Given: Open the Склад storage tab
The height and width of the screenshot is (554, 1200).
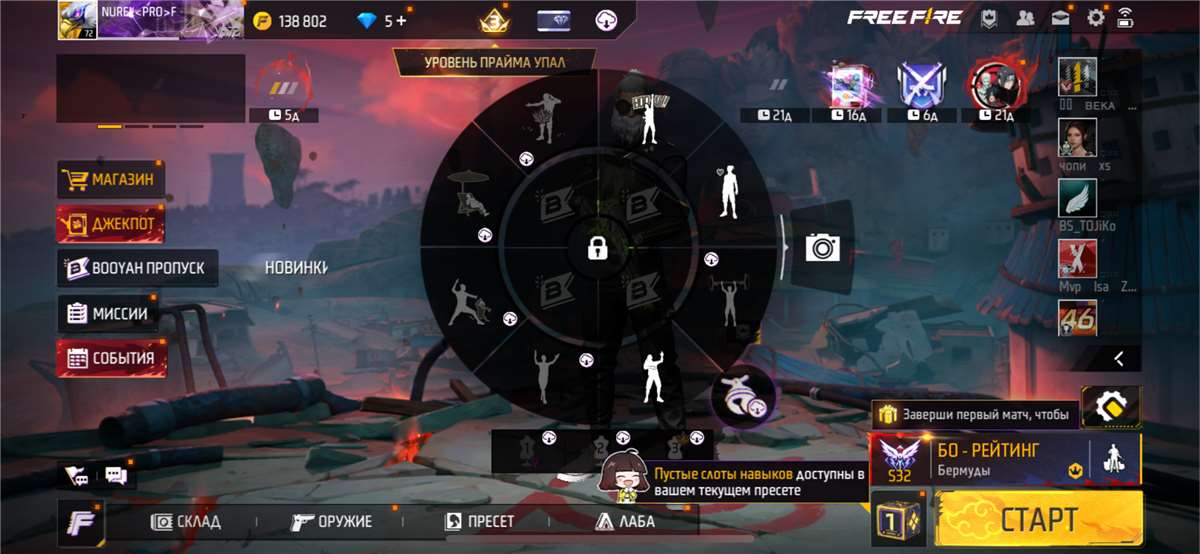Looking at the screenshot, I should pos(186,521).
